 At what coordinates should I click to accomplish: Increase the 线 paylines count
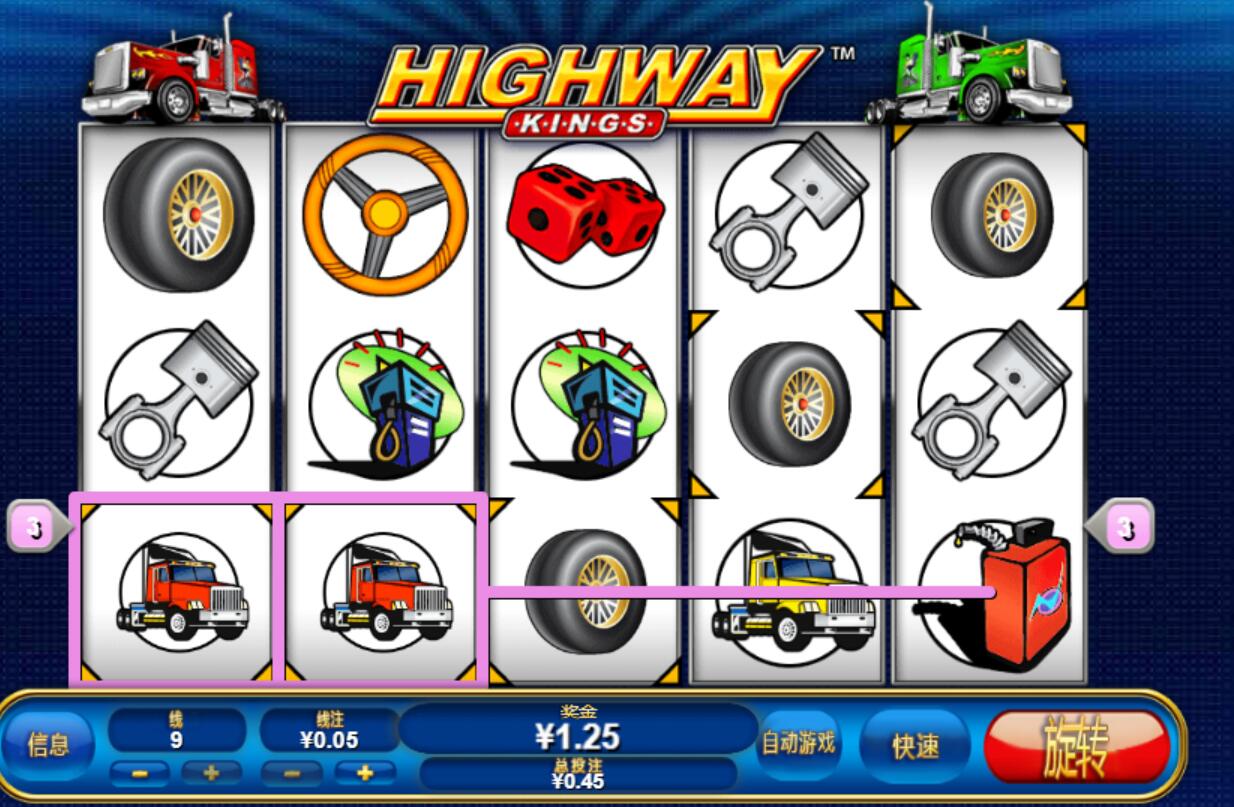209,773
